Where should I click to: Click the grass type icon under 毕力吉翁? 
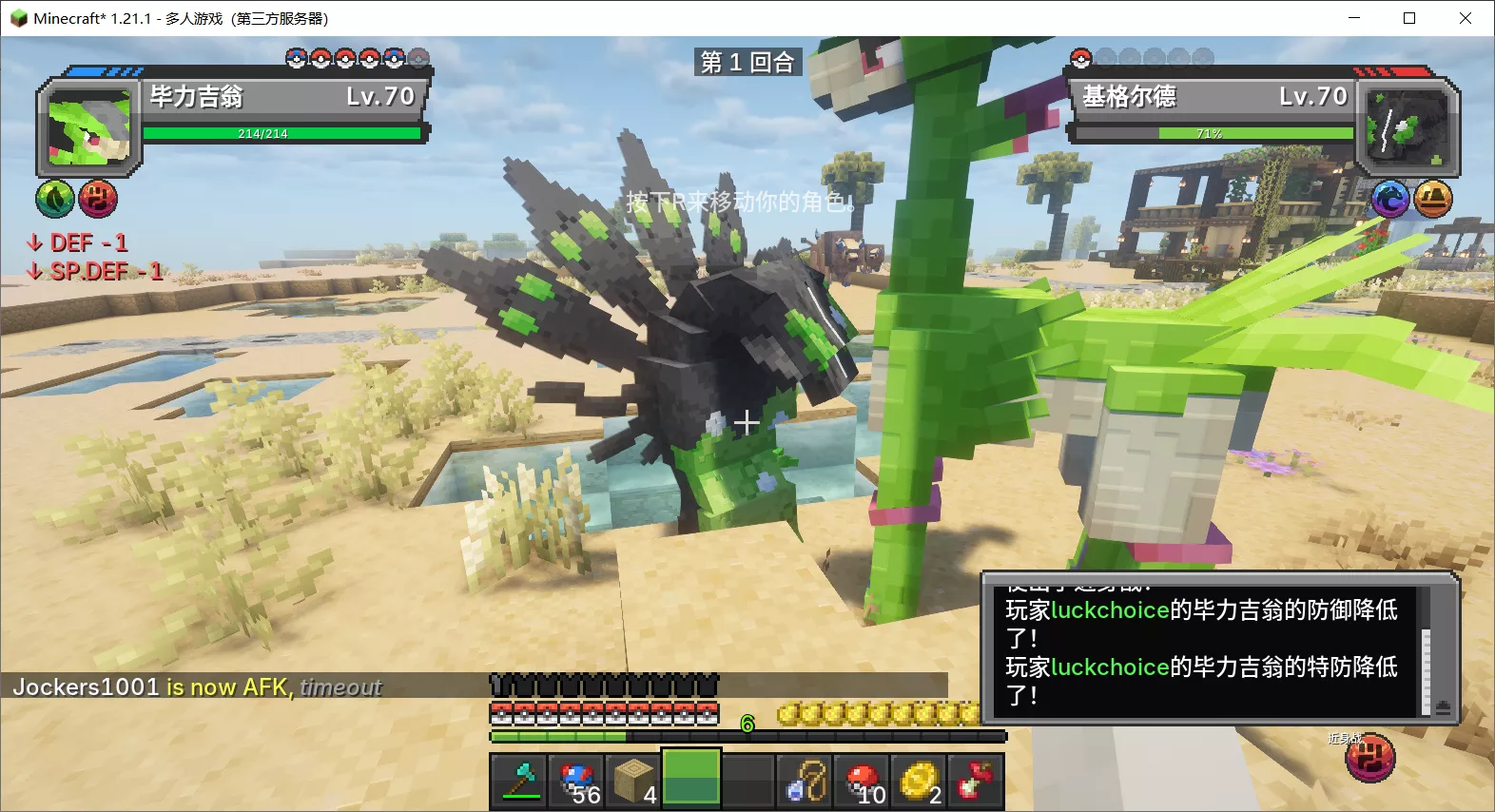tap(55, 199)
